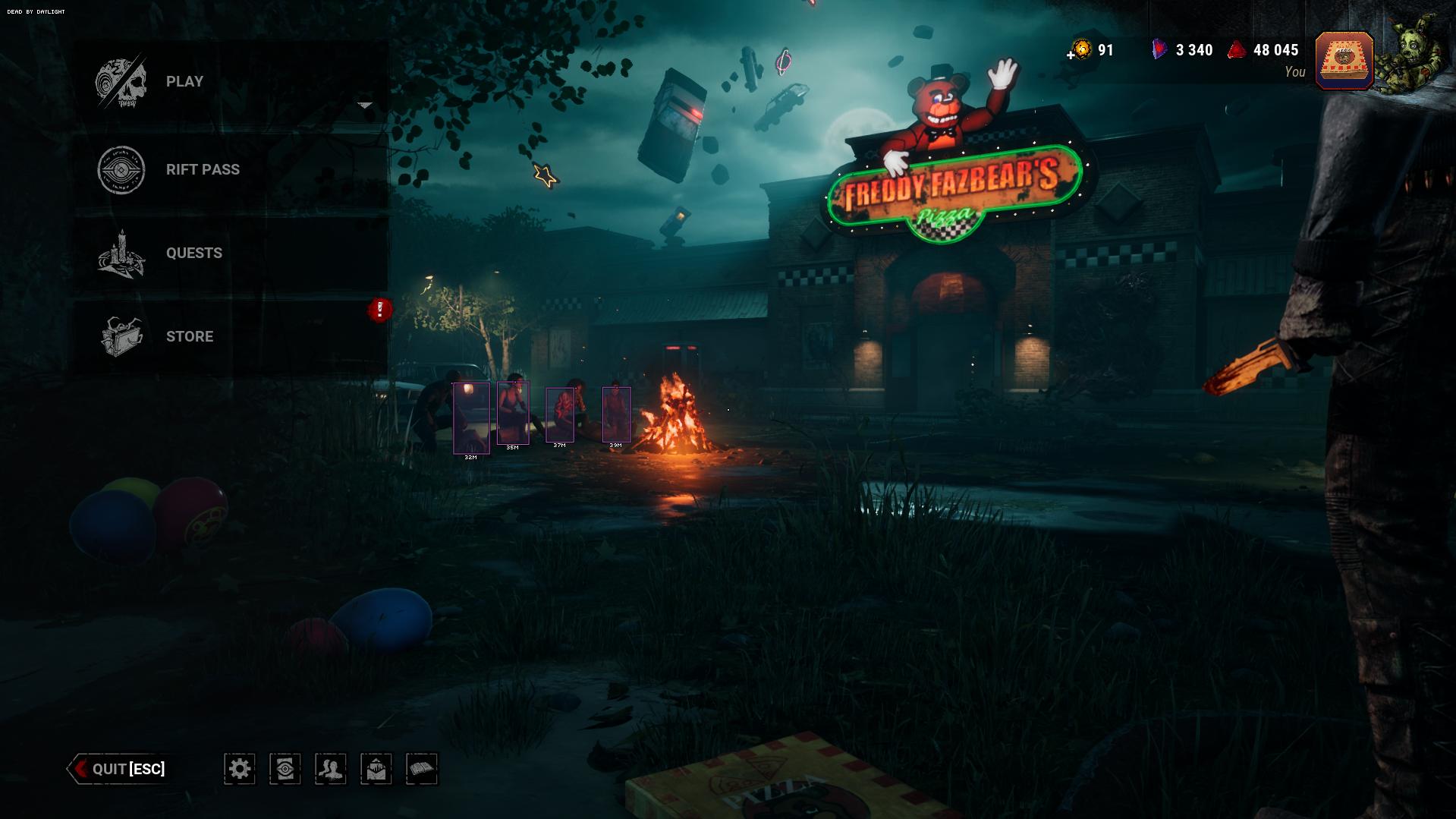Viewport: 1456px width, 819px height.
Task: Click the red alert badge beside Store
Action: point(380,310)
